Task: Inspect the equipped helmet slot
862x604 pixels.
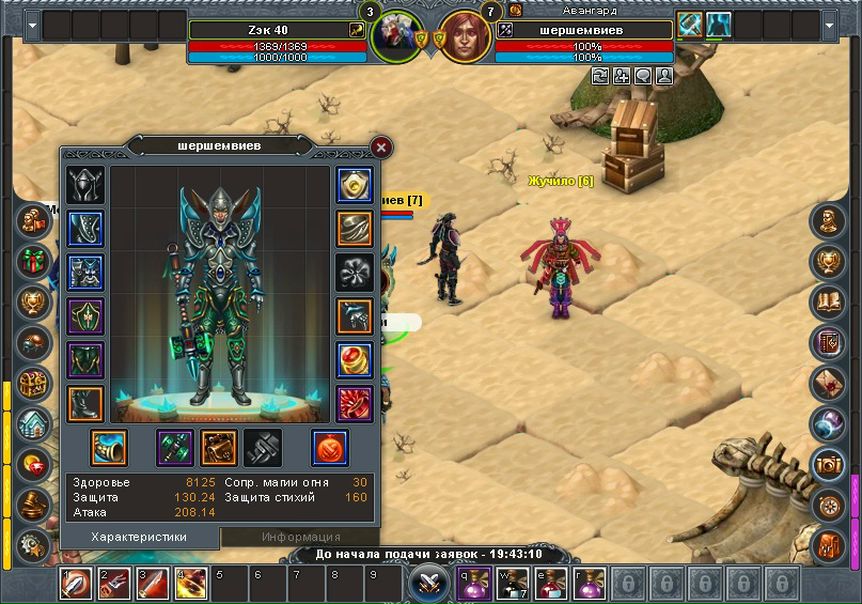Action: [85, 185]
